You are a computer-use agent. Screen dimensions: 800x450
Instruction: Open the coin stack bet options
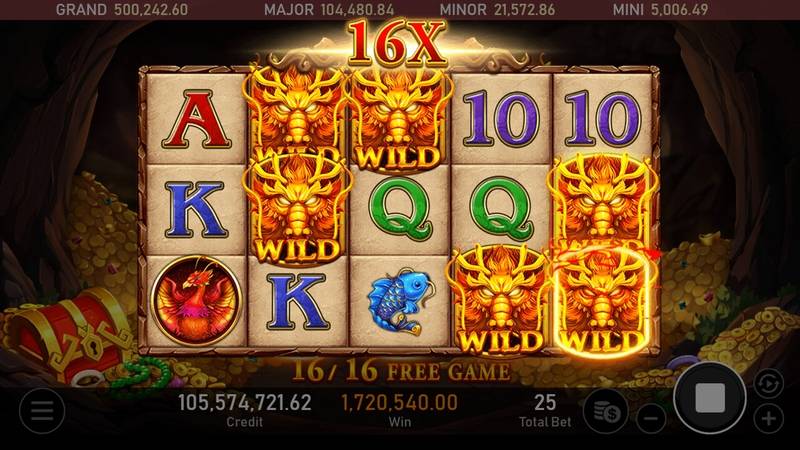coord(604,411)
